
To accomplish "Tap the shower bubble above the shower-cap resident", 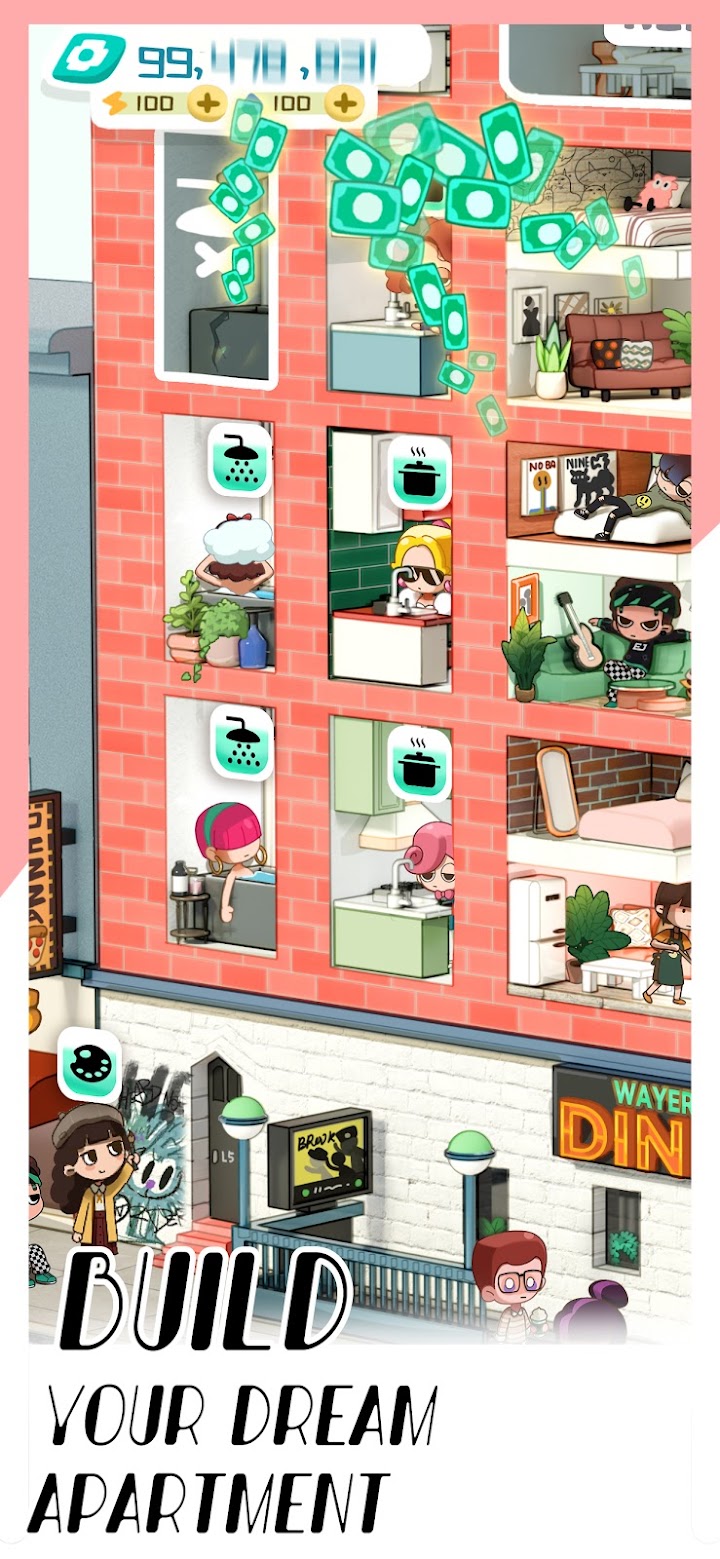I will (240, 460).
